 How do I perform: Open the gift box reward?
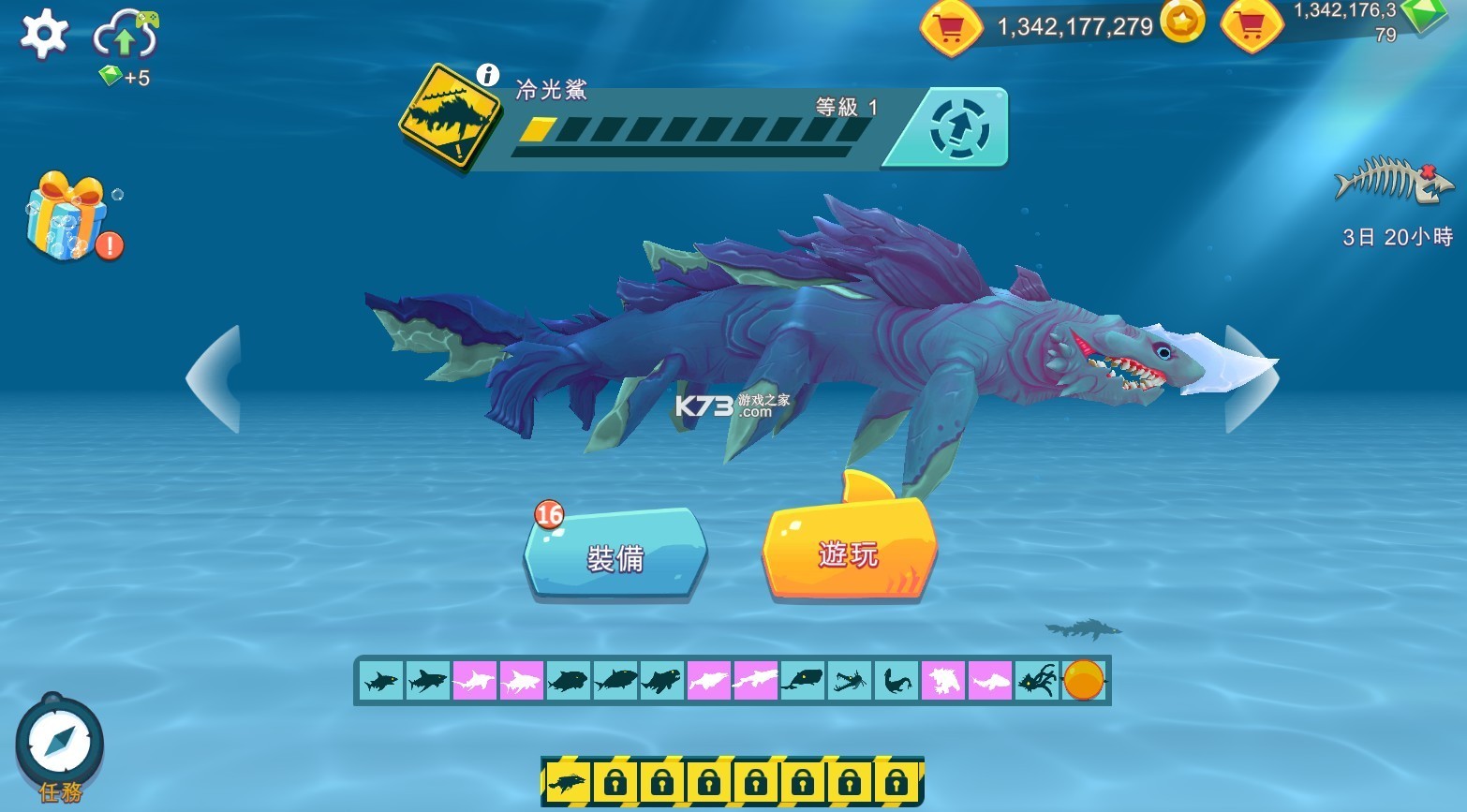click(64, 220)
